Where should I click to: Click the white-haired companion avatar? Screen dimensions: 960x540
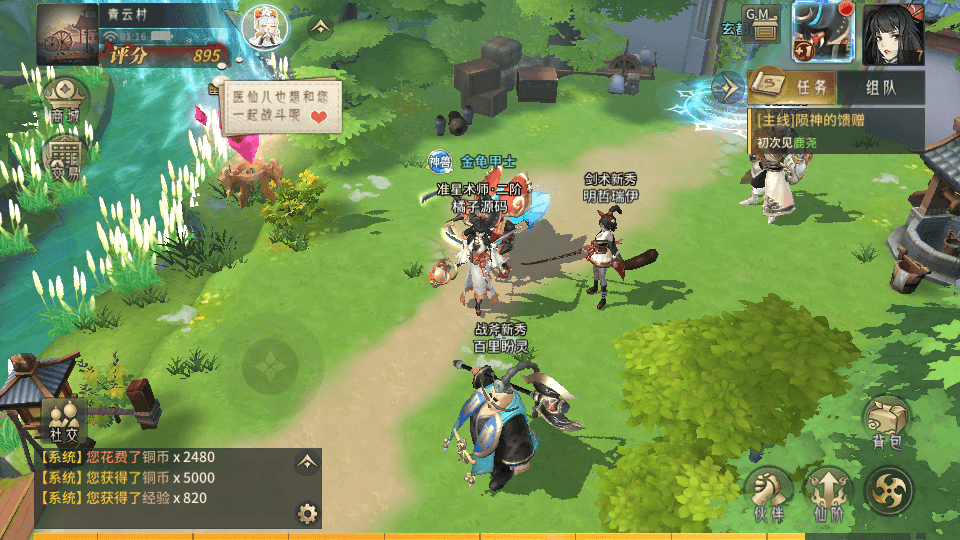(x=265, y=30)
